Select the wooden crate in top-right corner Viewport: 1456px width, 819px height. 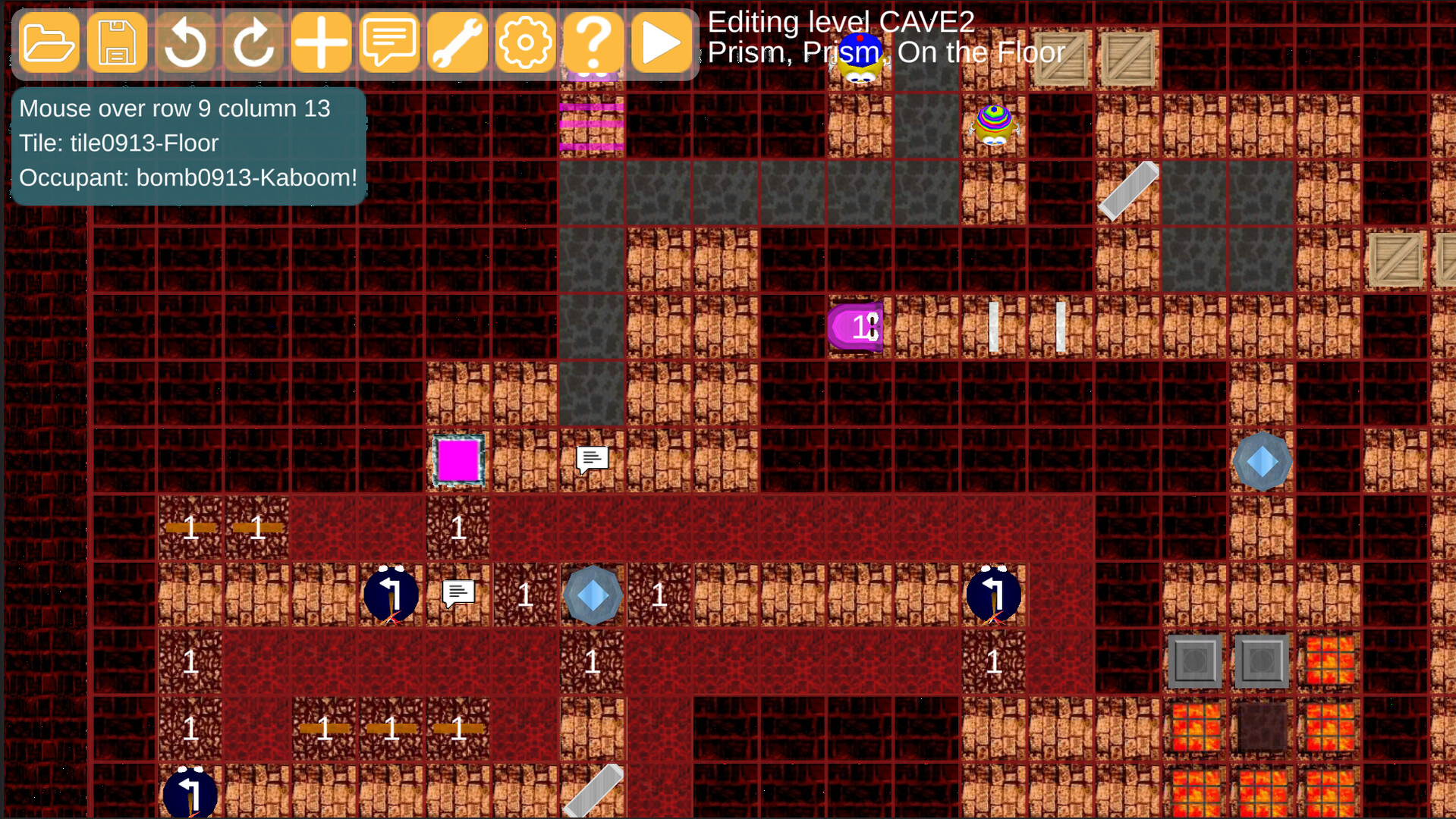(x=1127, y=57)
